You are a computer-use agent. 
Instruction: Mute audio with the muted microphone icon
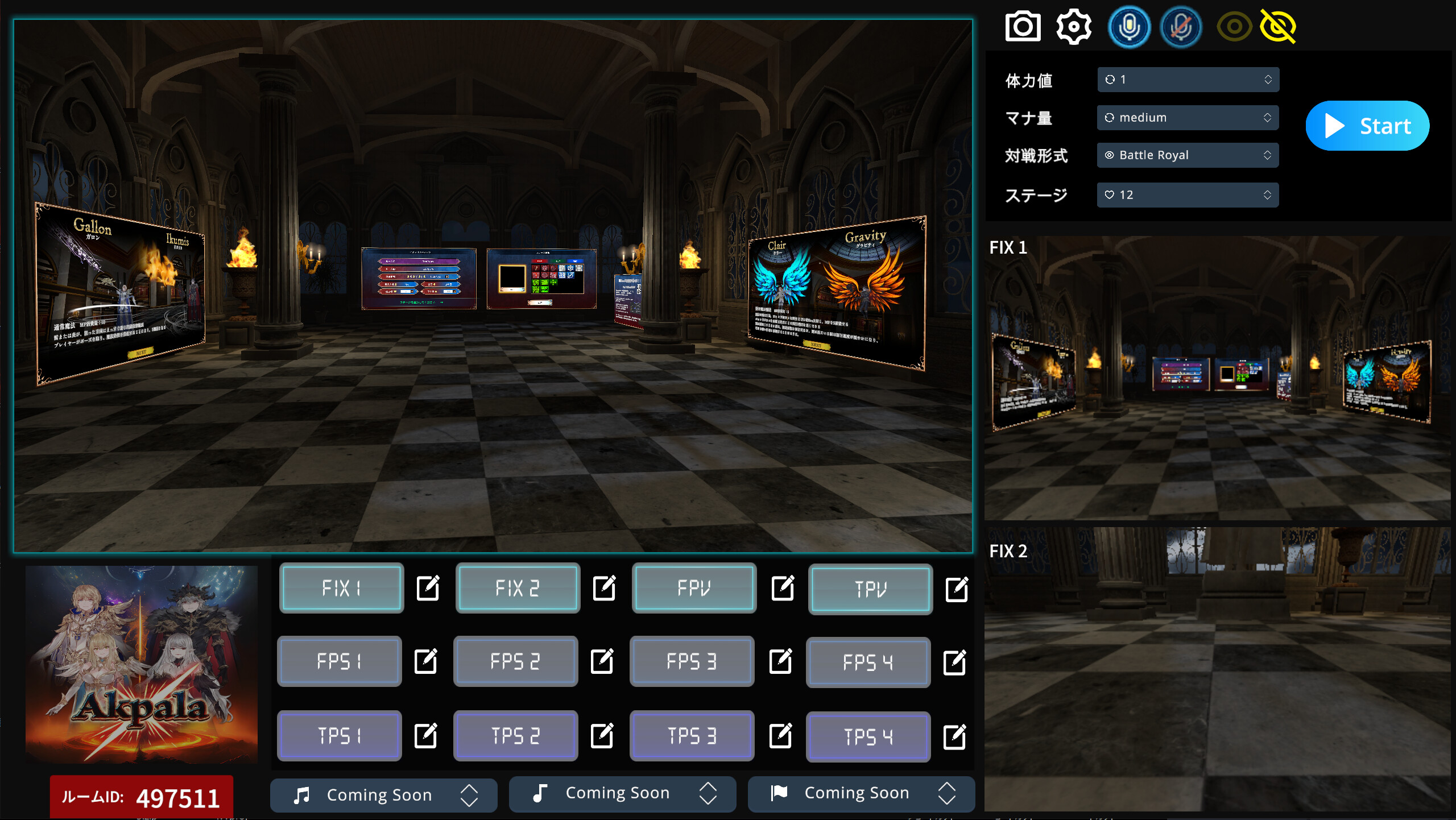[1181, 26]
